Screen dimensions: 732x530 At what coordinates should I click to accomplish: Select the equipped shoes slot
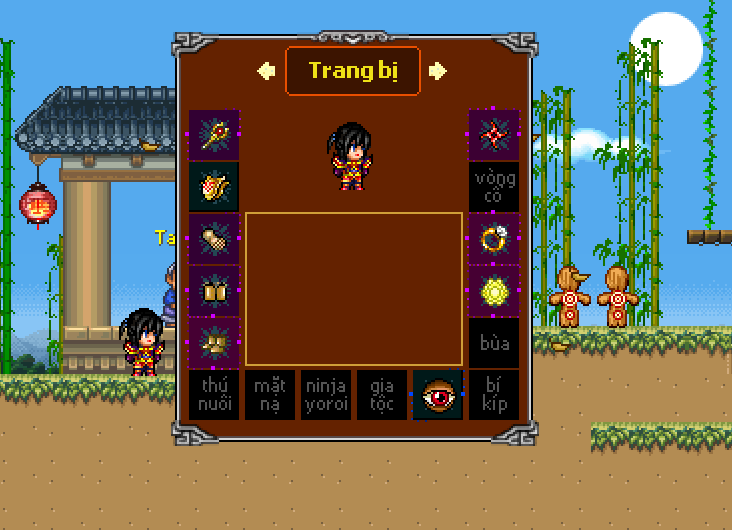[x=214, y=343]
